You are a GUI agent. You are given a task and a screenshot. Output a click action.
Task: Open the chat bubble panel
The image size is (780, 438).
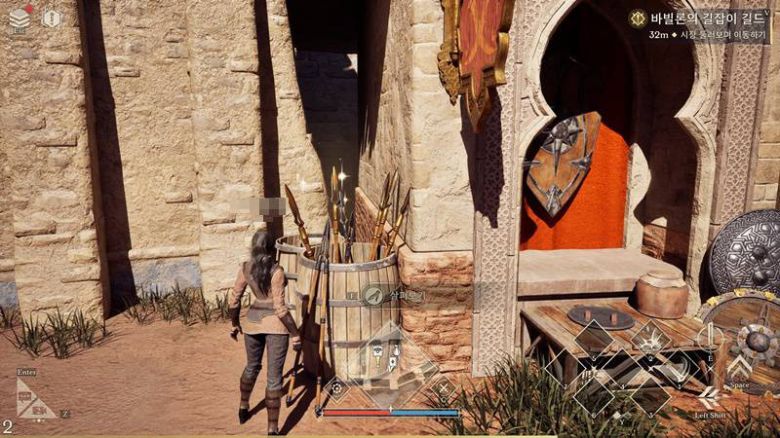coord(34,402)
